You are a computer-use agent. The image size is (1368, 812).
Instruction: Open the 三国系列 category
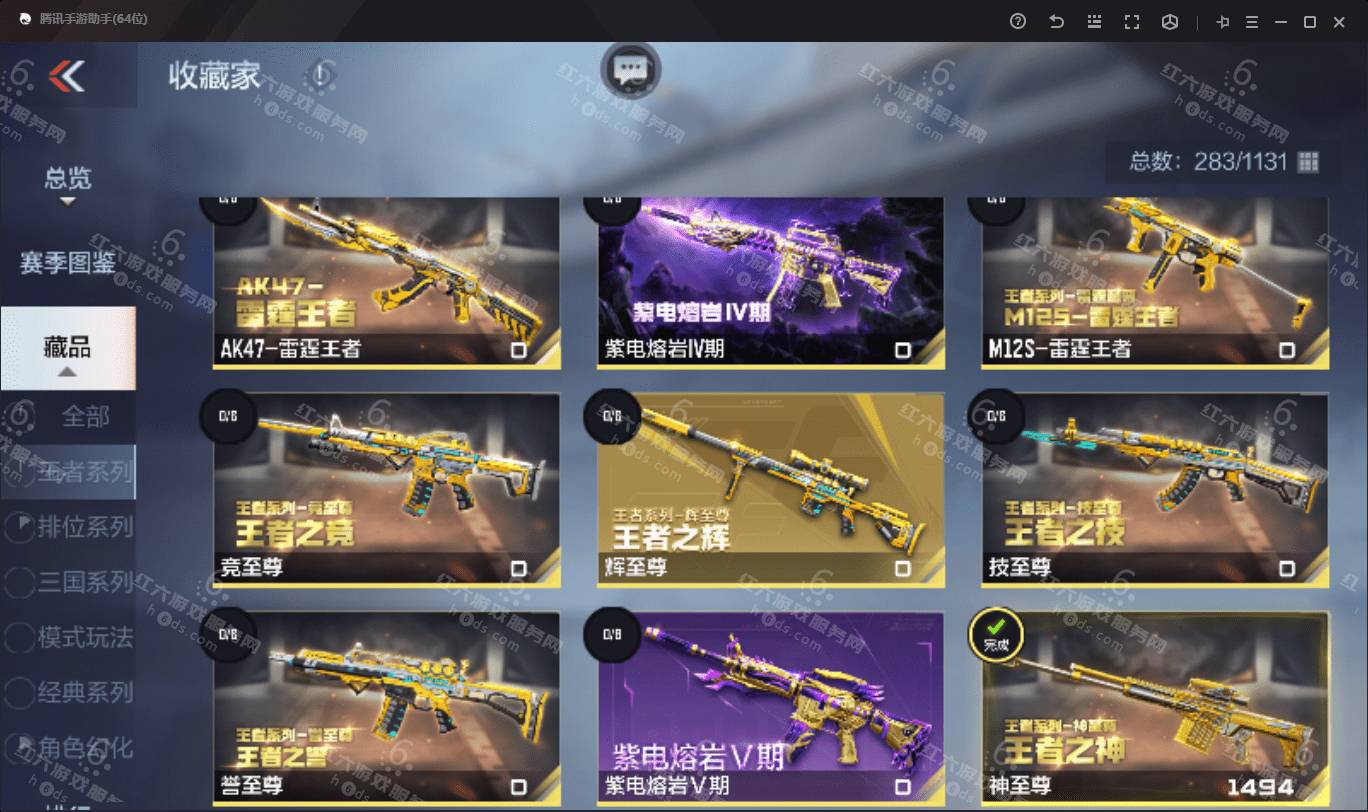[84, 582]
